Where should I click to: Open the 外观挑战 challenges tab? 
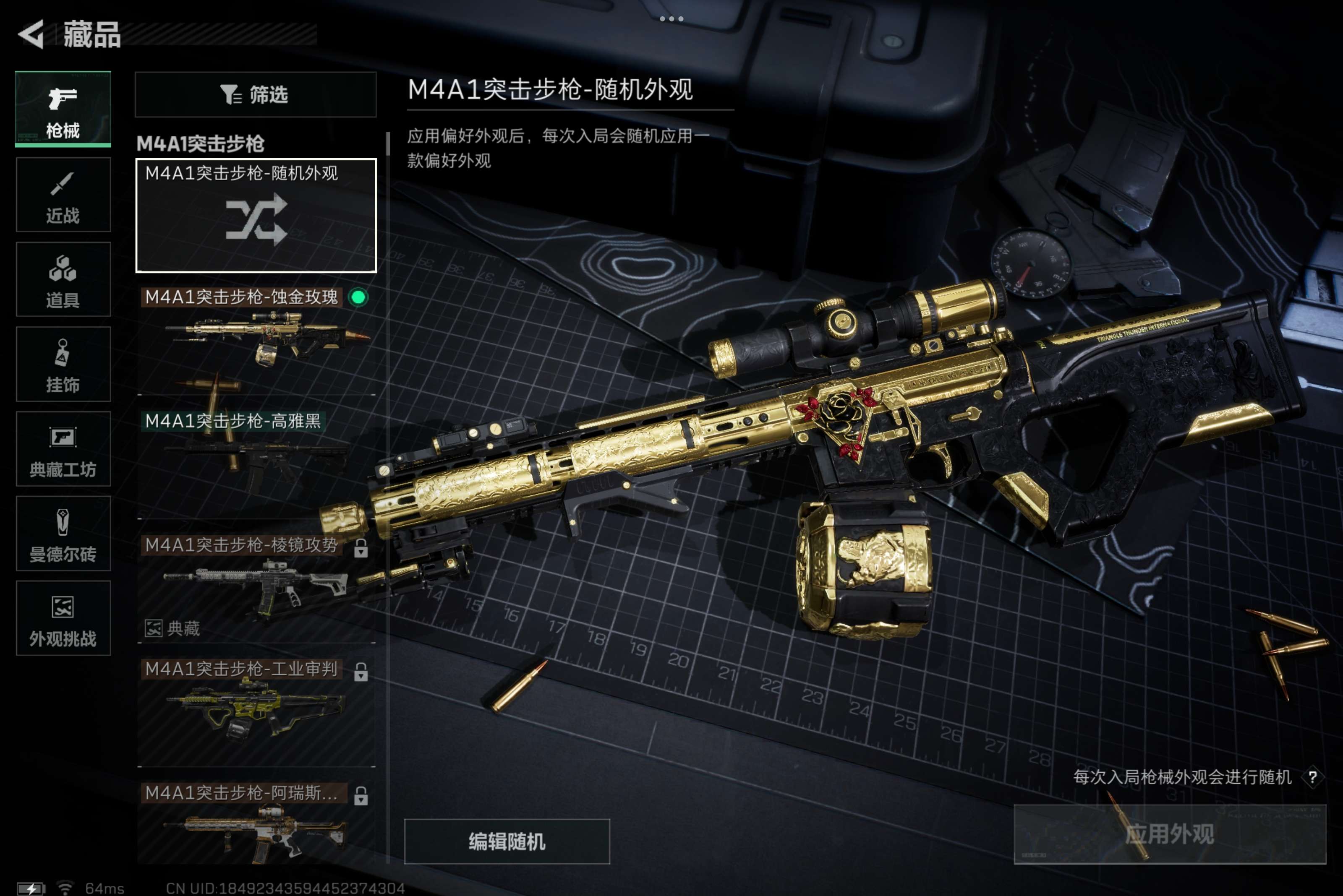pos(63,618)
